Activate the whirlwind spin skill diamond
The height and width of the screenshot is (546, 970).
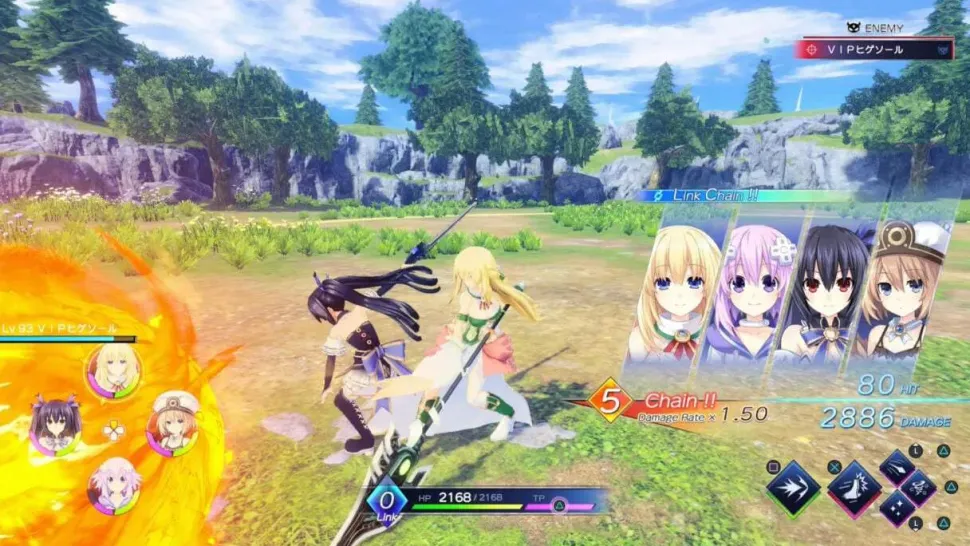click(x=919, y=488)
